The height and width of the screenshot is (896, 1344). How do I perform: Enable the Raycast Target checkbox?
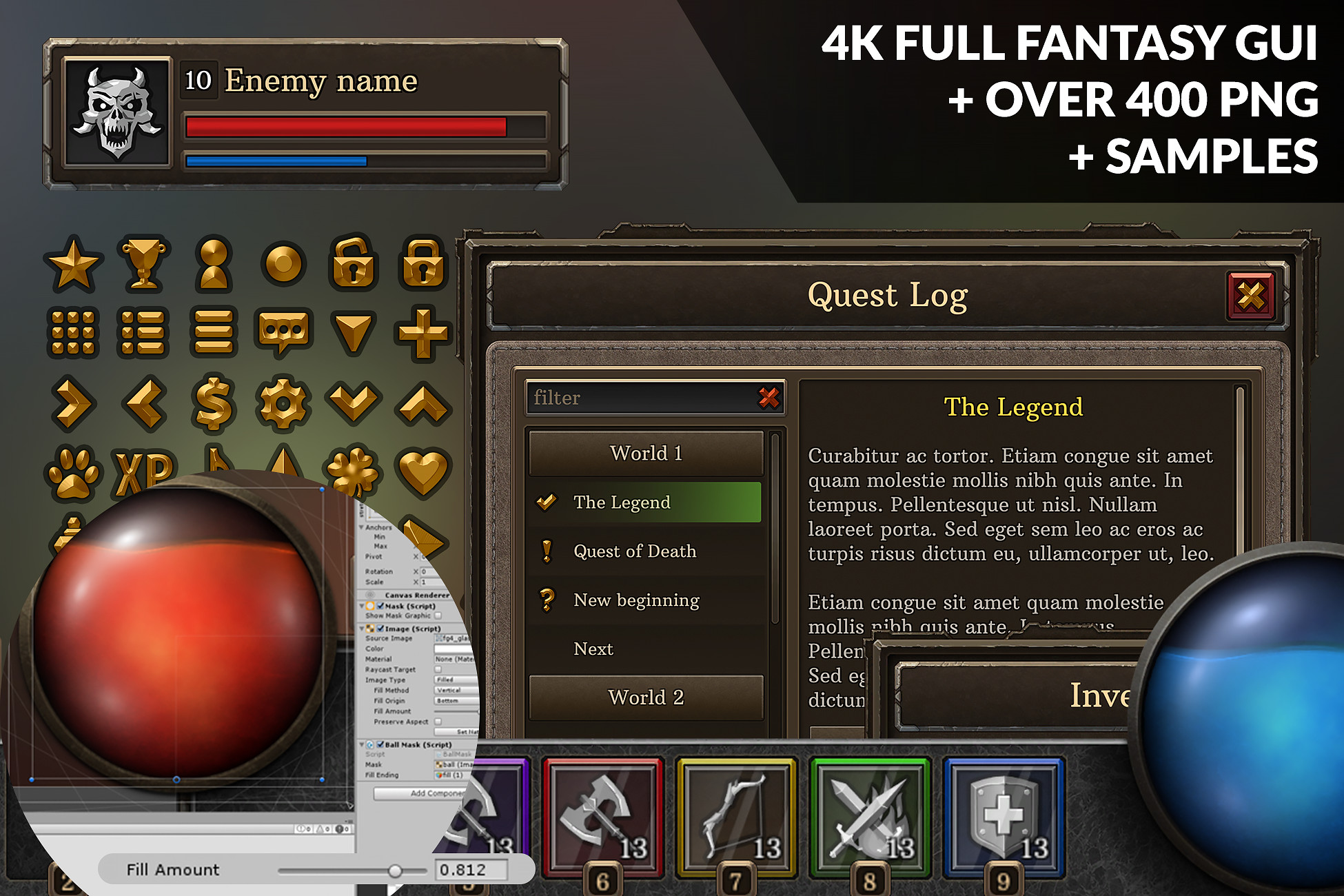point(438,669)
